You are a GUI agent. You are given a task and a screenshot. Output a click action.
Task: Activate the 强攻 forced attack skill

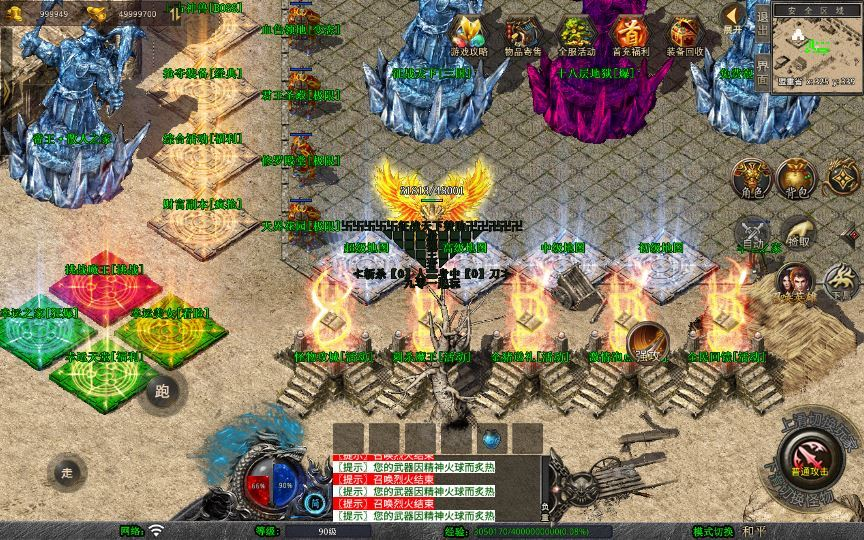(649, 344)
